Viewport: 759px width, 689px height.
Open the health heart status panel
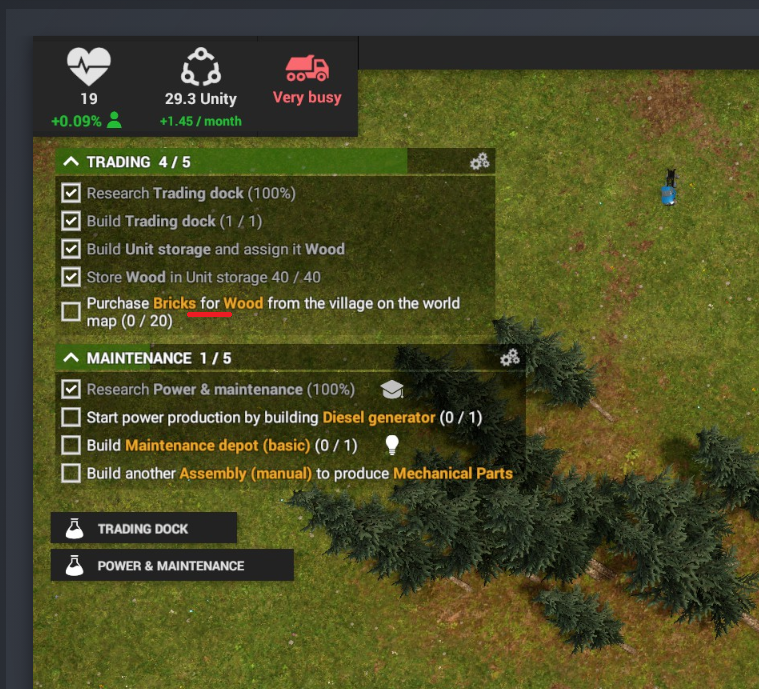click(x=88, y=85)
